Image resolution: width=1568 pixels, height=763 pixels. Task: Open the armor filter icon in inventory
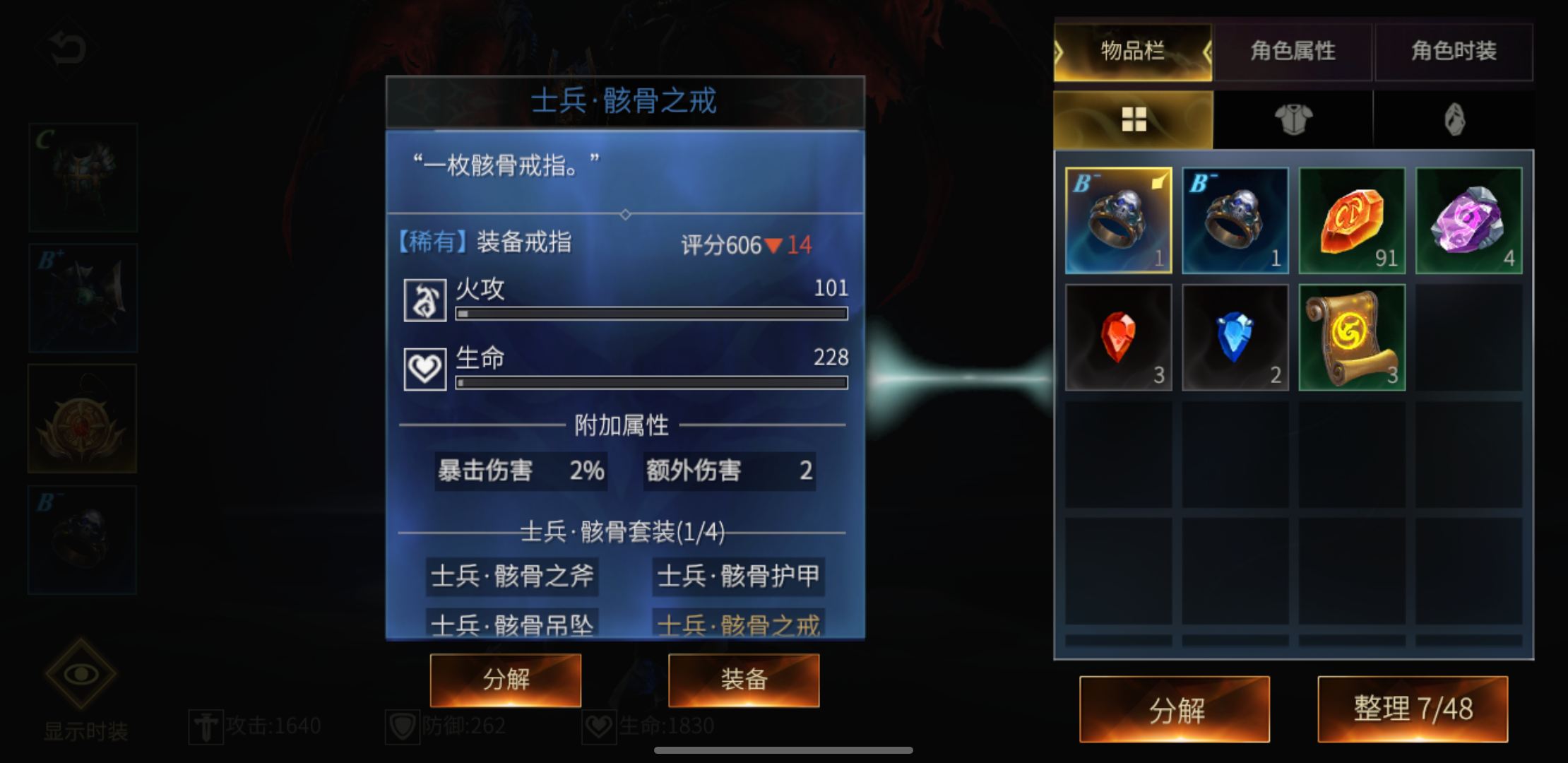1293,119
